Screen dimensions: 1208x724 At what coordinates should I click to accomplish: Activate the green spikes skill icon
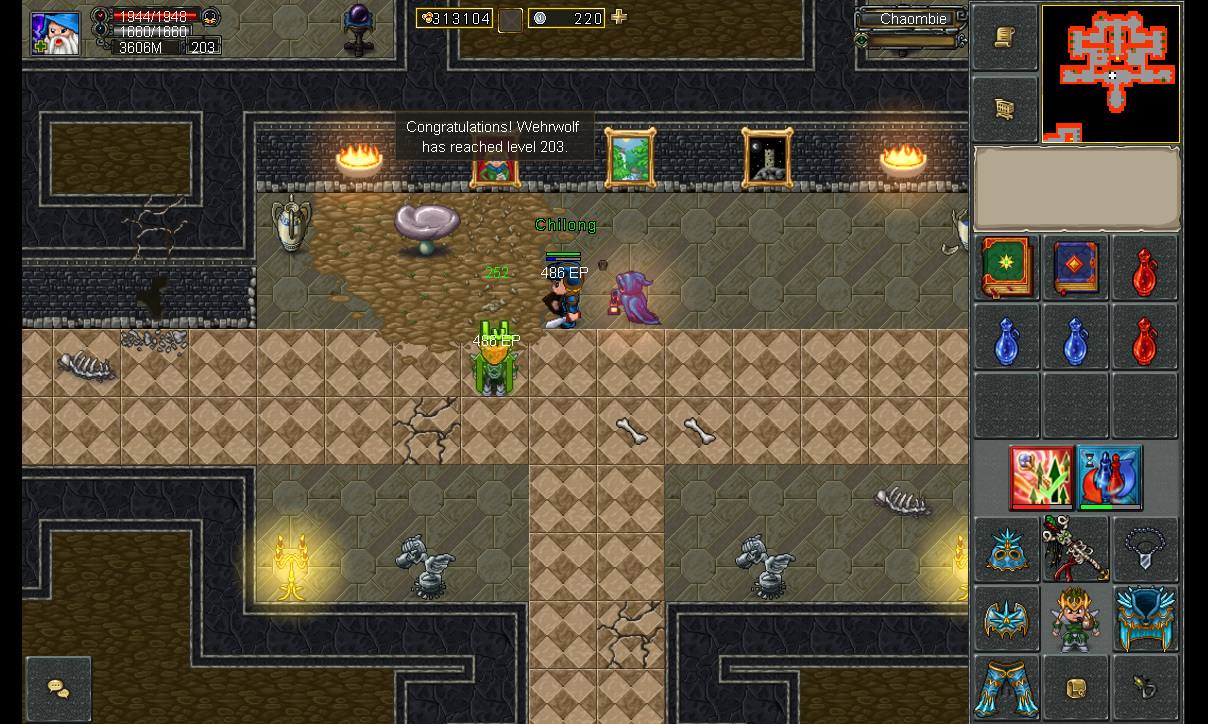(1040, 477)
